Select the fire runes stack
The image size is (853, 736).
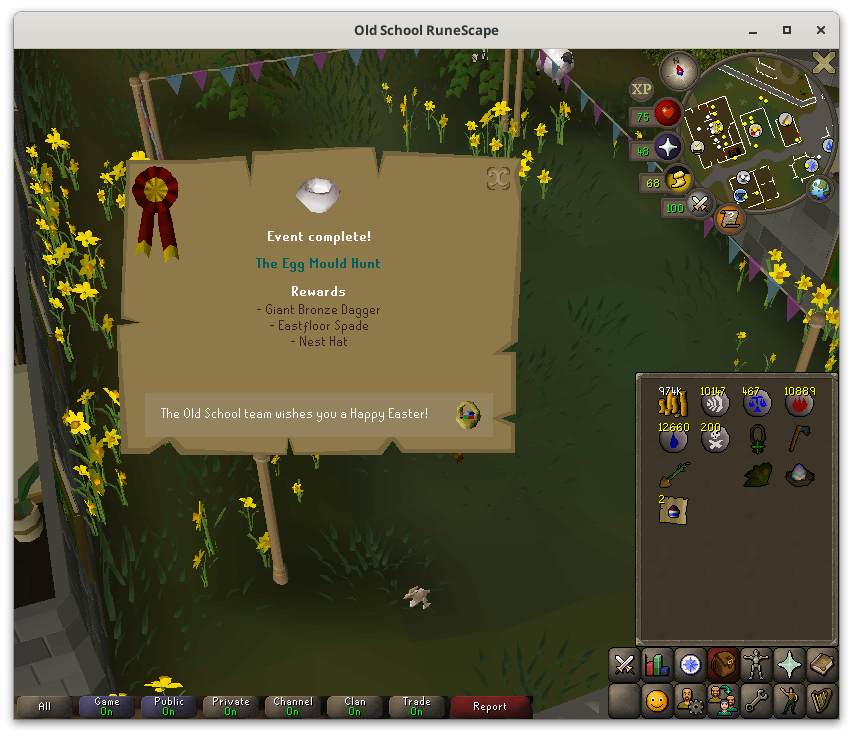pyautogui.click(x=799, y=403)
